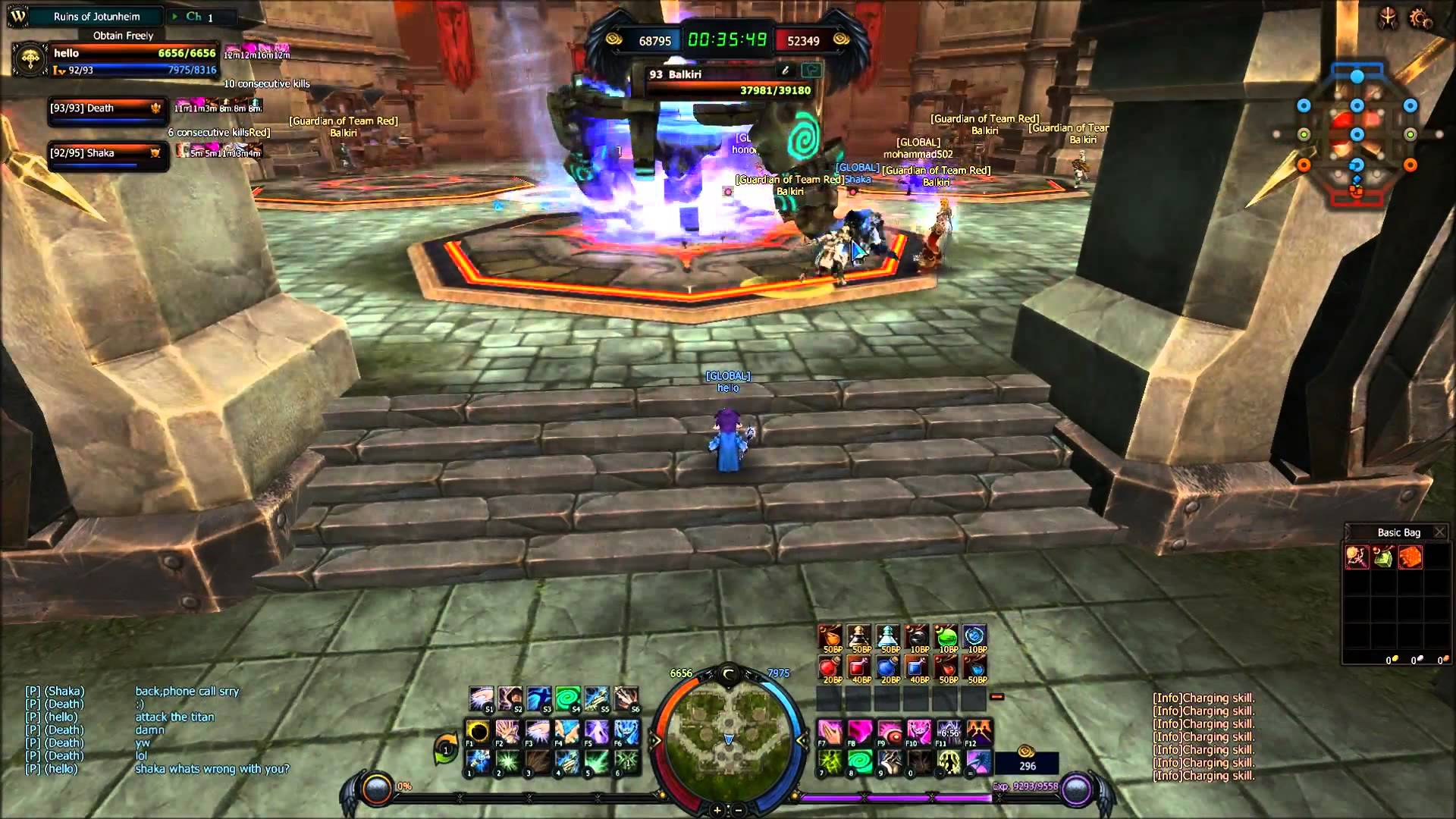The width and height of the screenshot is (1456, 819).
Task: Click the Ruins of Jotunheim zone label
Action: [x=96, y=14]
